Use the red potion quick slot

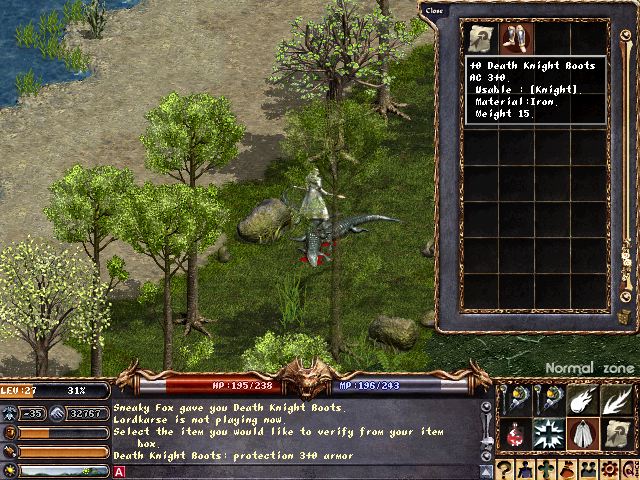coord(514,433)
